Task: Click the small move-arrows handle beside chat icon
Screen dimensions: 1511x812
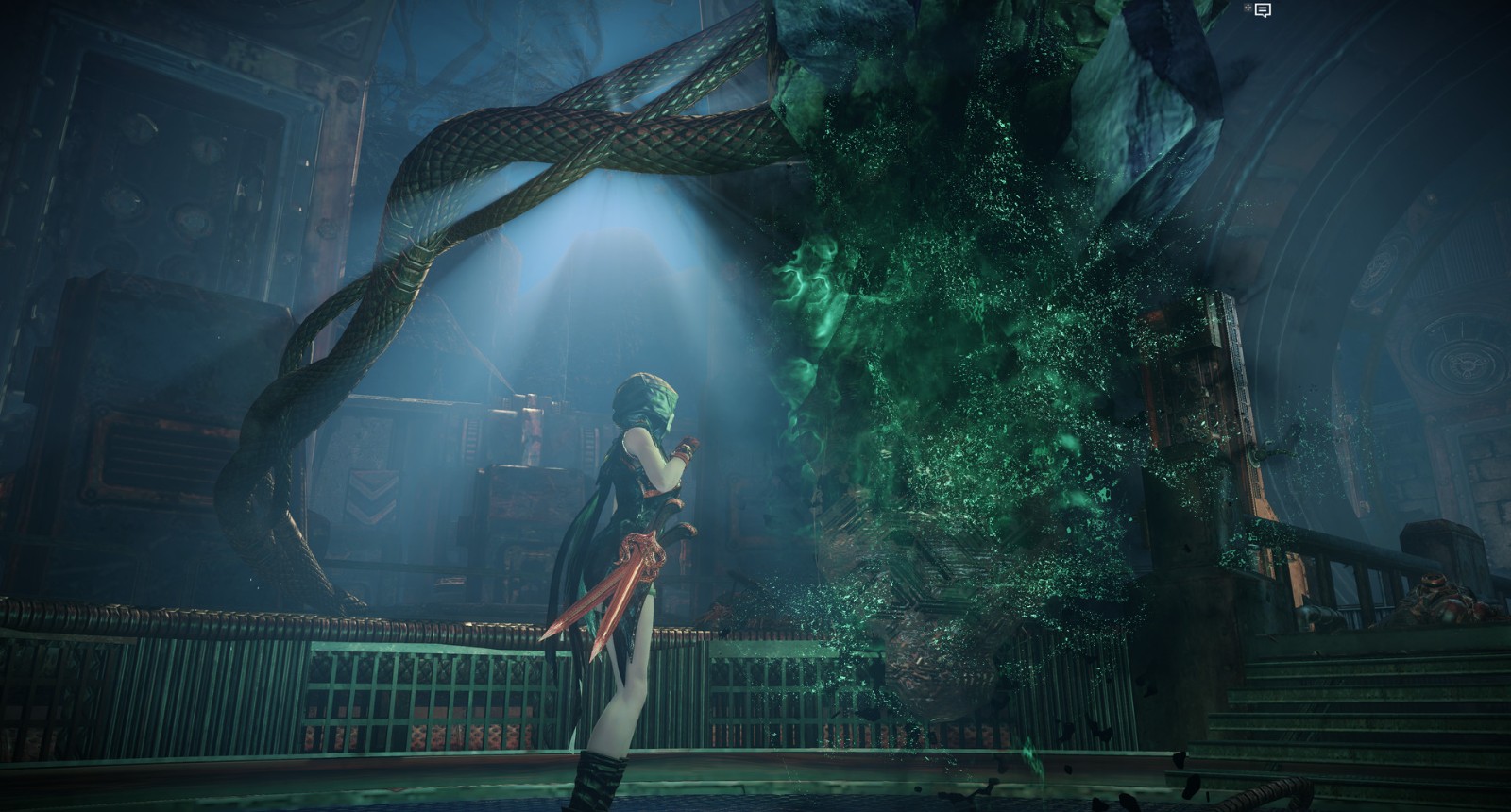Action: coord(1248,8)
